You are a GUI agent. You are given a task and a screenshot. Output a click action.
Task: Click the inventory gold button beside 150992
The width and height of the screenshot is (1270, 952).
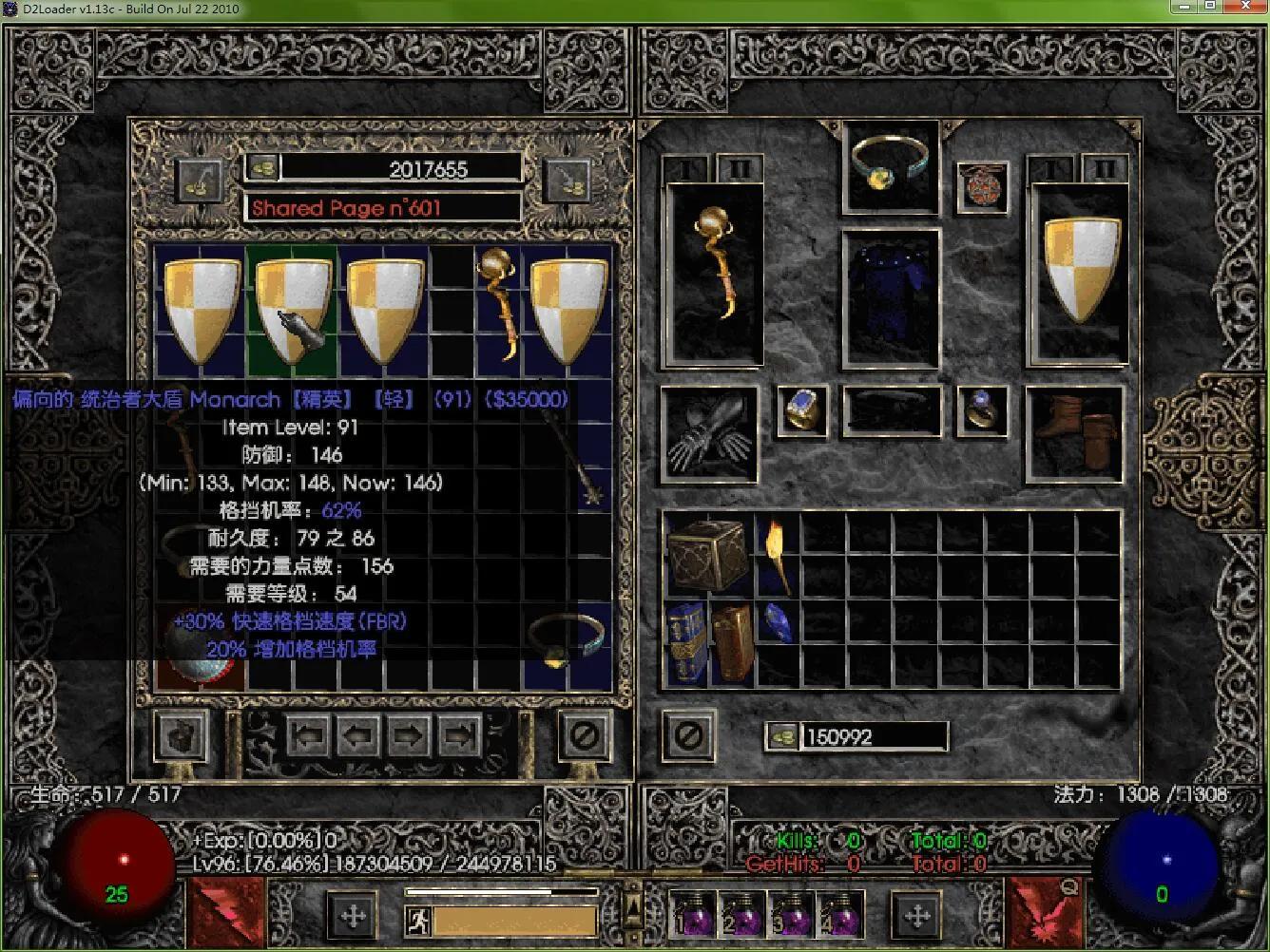tap(782, 736)
